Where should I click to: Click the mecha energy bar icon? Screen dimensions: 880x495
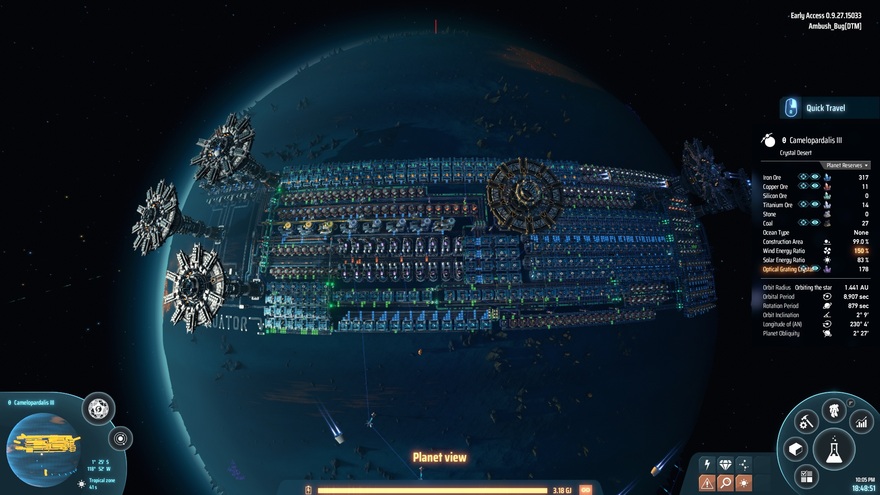click(308, 490)
